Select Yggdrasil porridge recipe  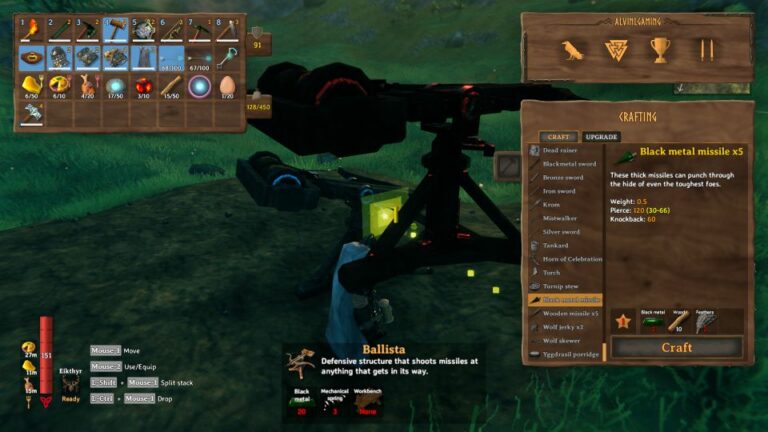click(571, 353)
